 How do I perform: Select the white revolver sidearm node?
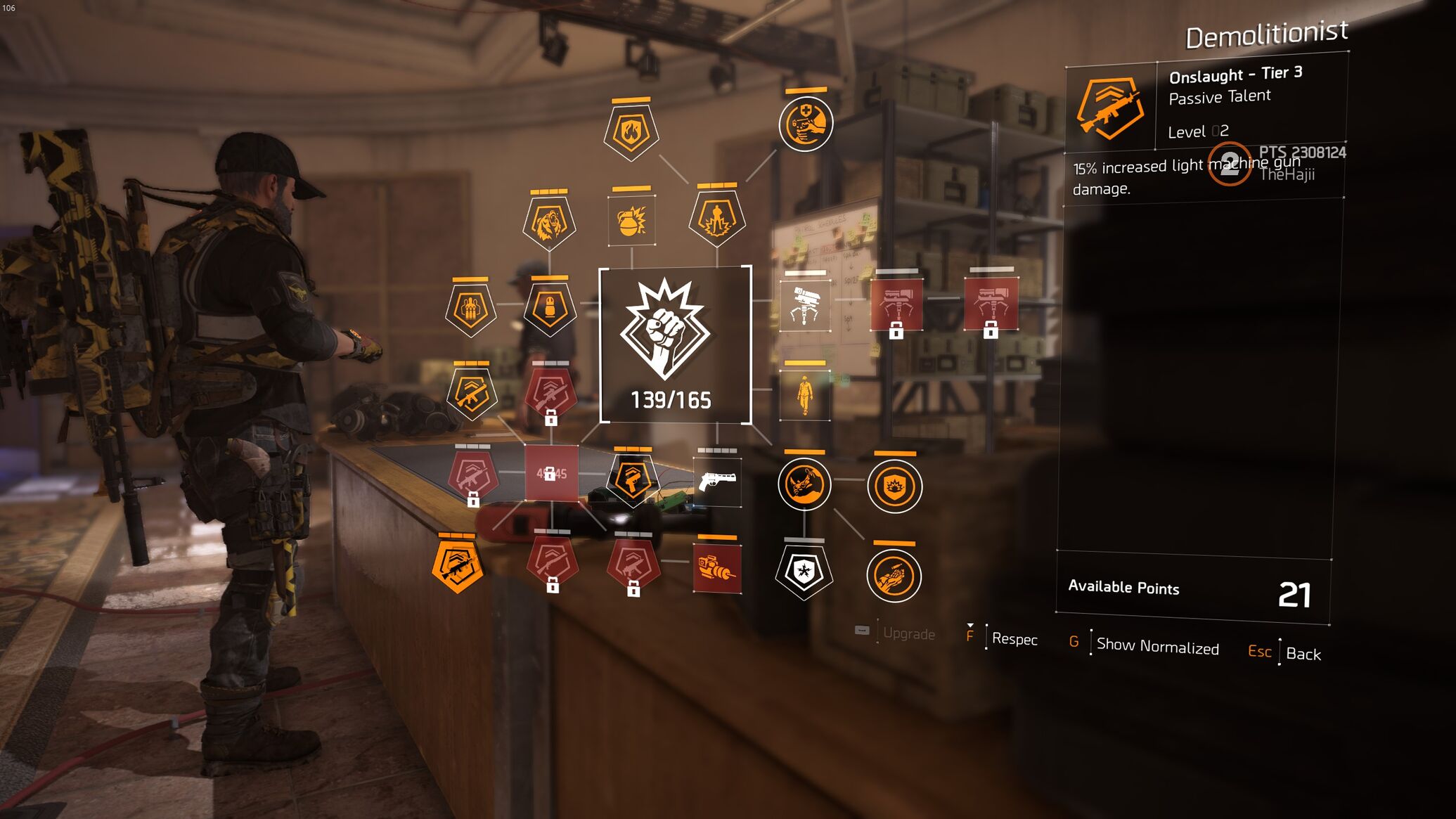717,482
